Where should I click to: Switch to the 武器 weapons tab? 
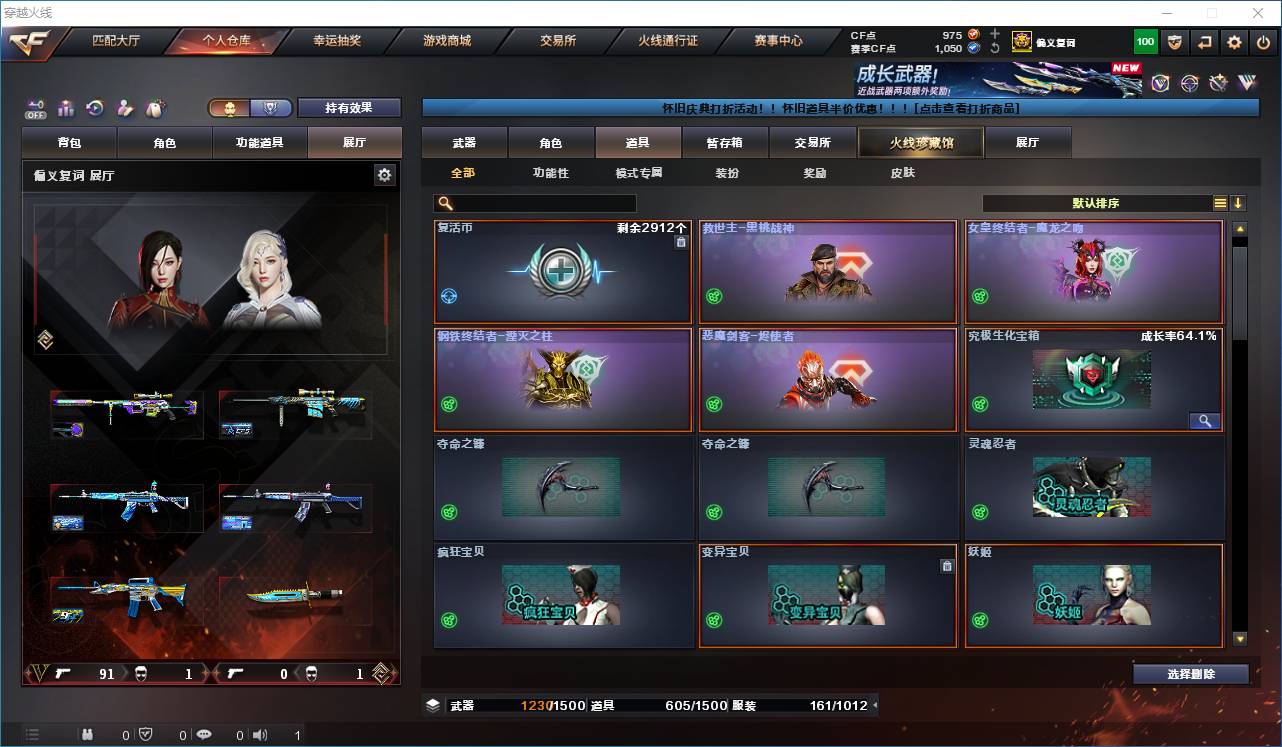click(x=464, y=143)
